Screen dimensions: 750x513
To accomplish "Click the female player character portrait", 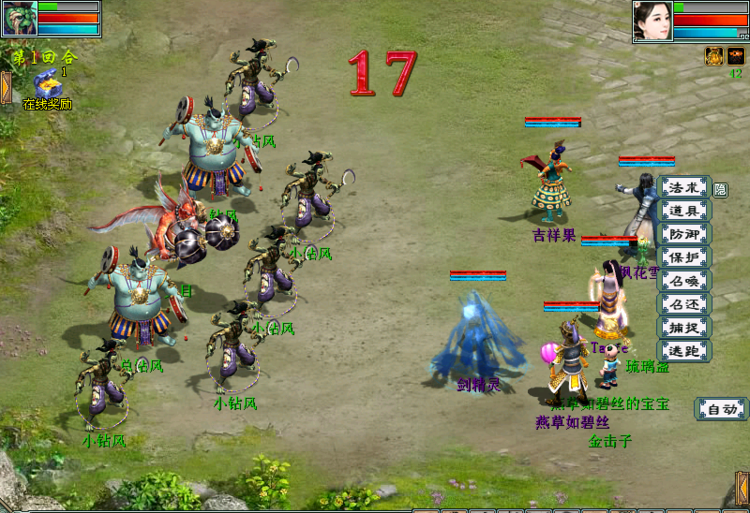I will (x=651, y=21).
